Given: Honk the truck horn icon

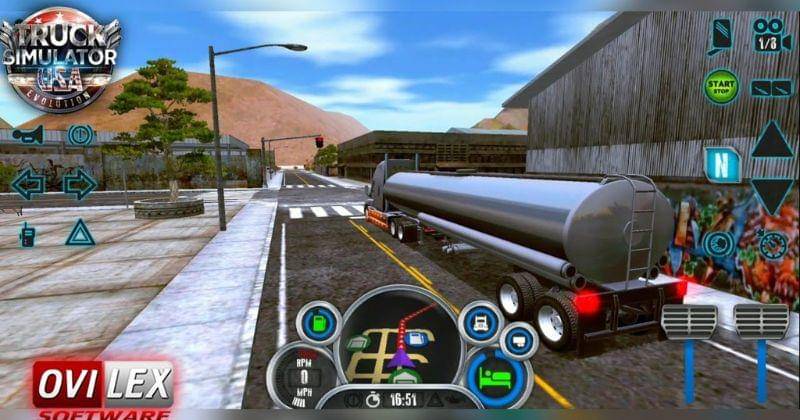Looking at the screenshot, I should coord(28,135).
